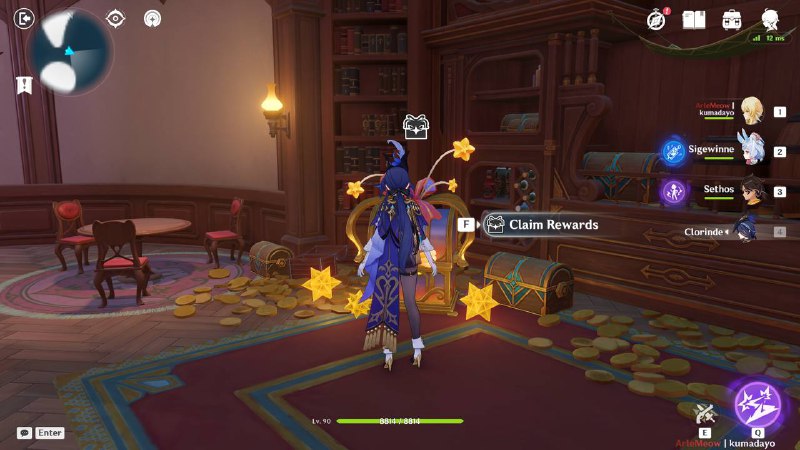Open the open-book handbook icon
This screenshot has width=800, height=450.
pos(694,19)
